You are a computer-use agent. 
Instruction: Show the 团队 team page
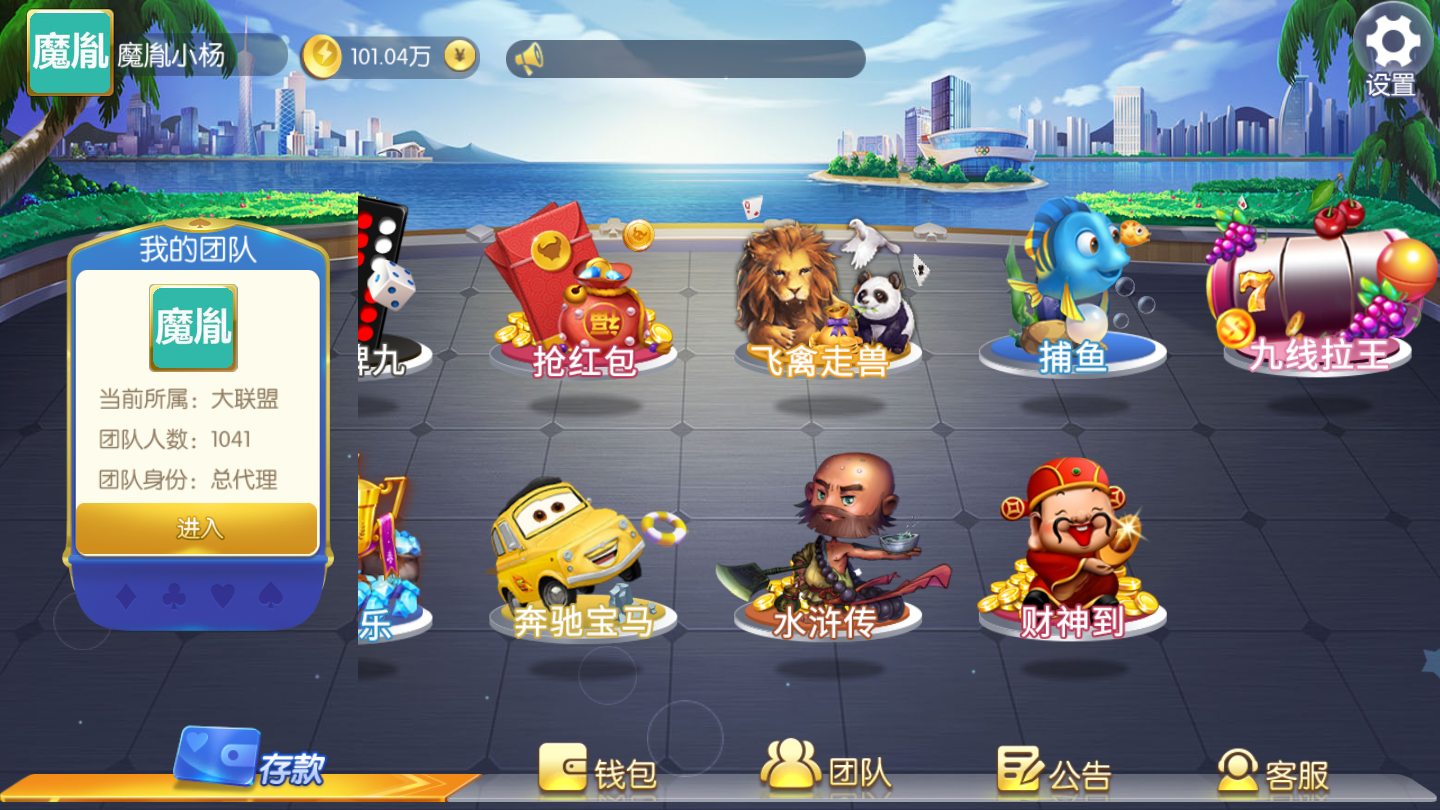[826, 768]
